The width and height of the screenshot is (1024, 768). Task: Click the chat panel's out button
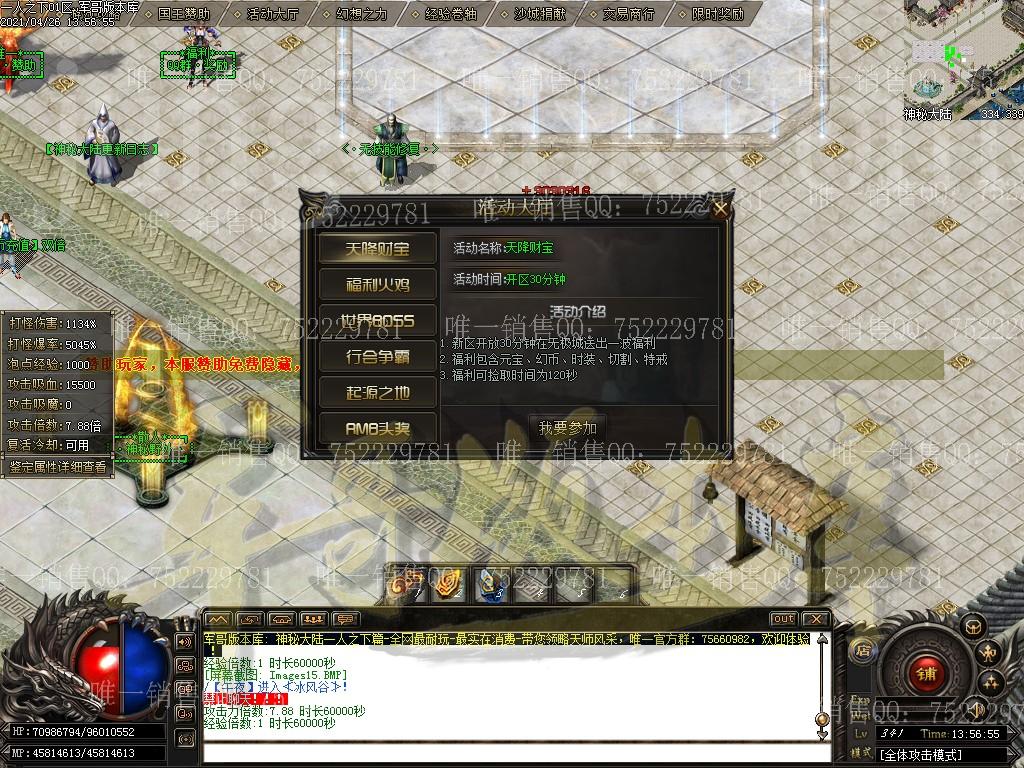pos(783,619)
